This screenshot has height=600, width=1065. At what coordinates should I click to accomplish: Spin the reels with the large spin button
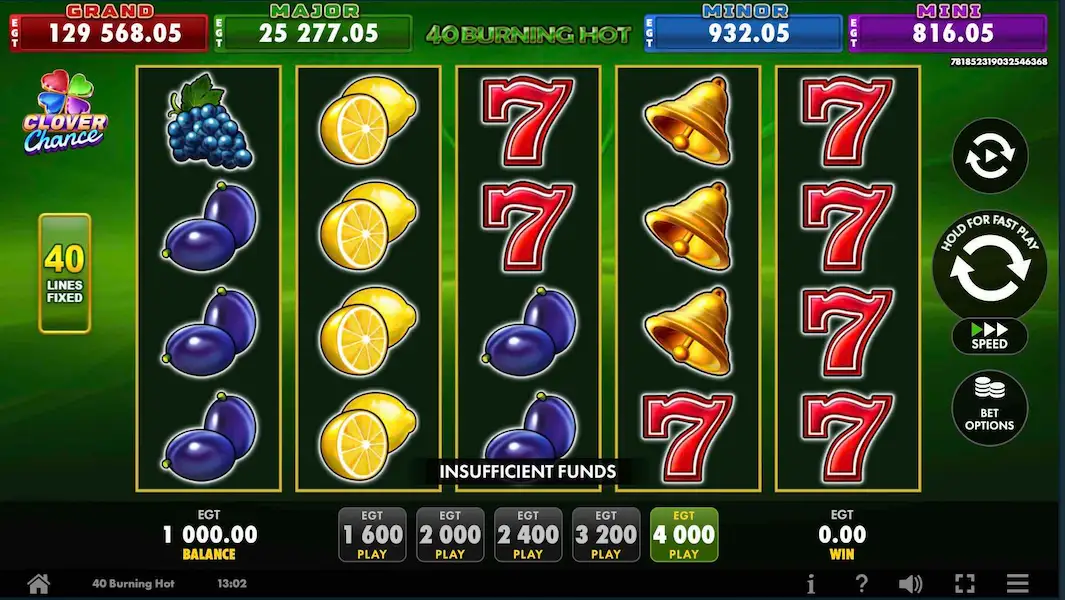pos(989,267)
